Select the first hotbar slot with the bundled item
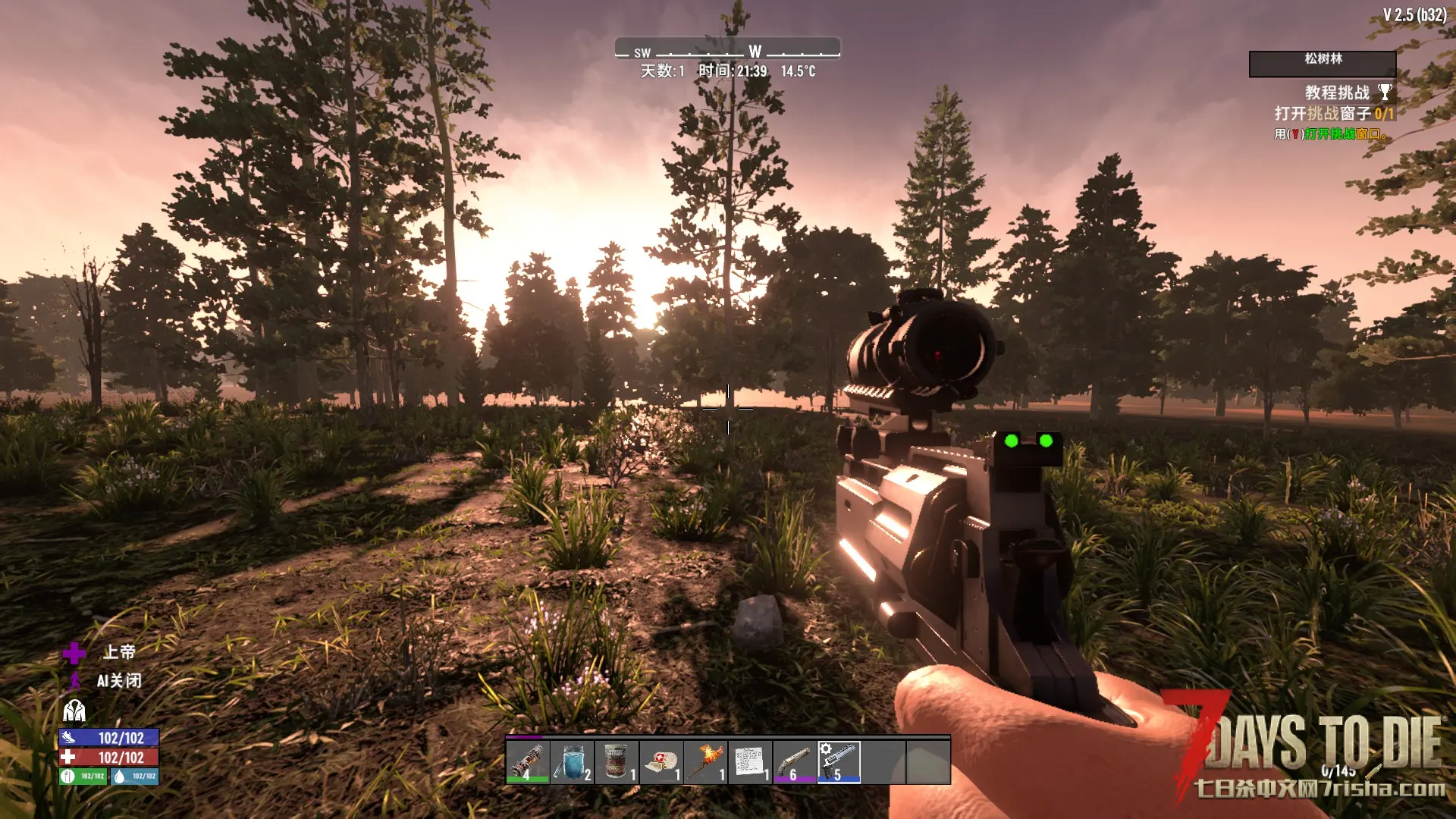 pos(527,761)
